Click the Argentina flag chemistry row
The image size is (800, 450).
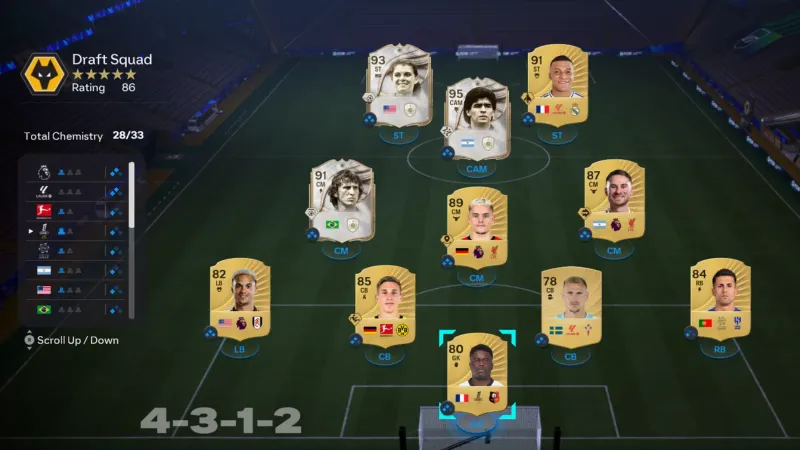[x=75, y=270]
